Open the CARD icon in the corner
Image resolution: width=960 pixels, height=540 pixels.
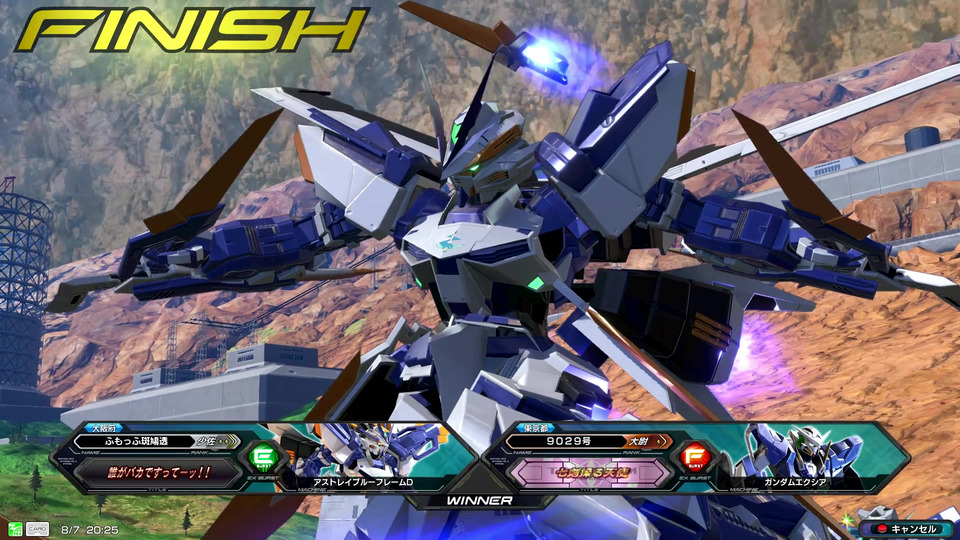37,528
